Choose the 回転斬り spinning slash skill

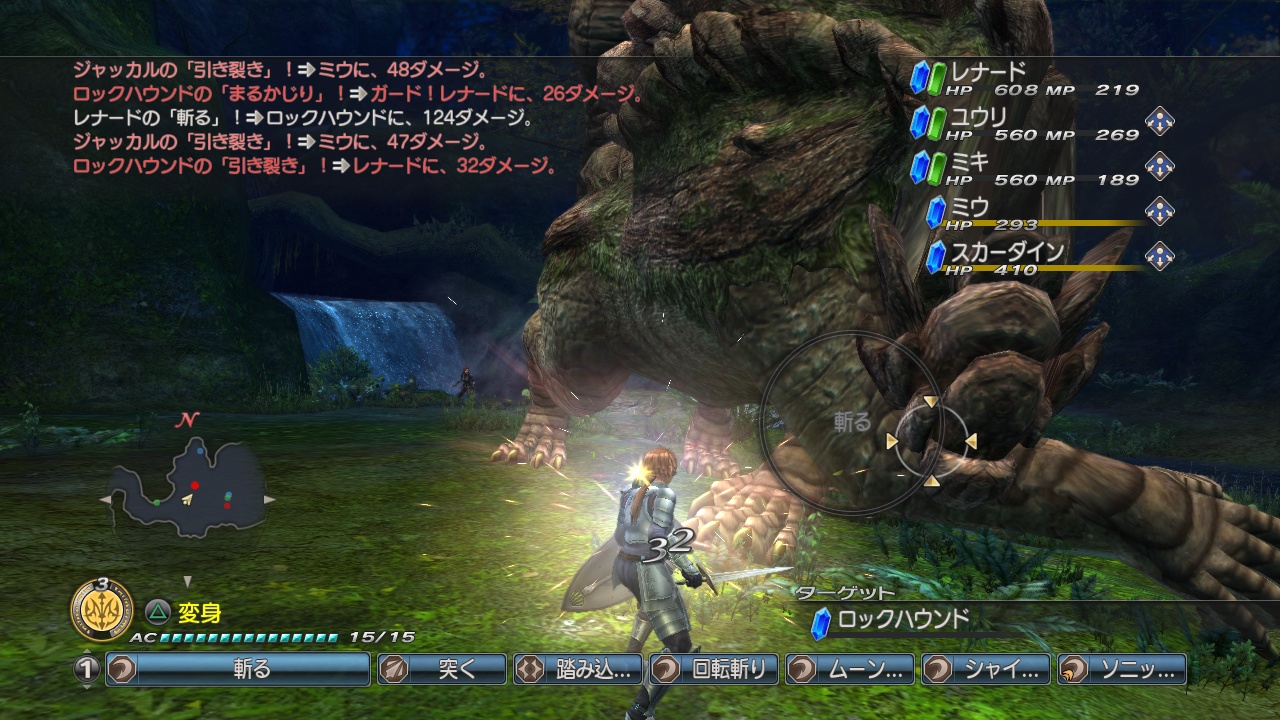[714, 669]
